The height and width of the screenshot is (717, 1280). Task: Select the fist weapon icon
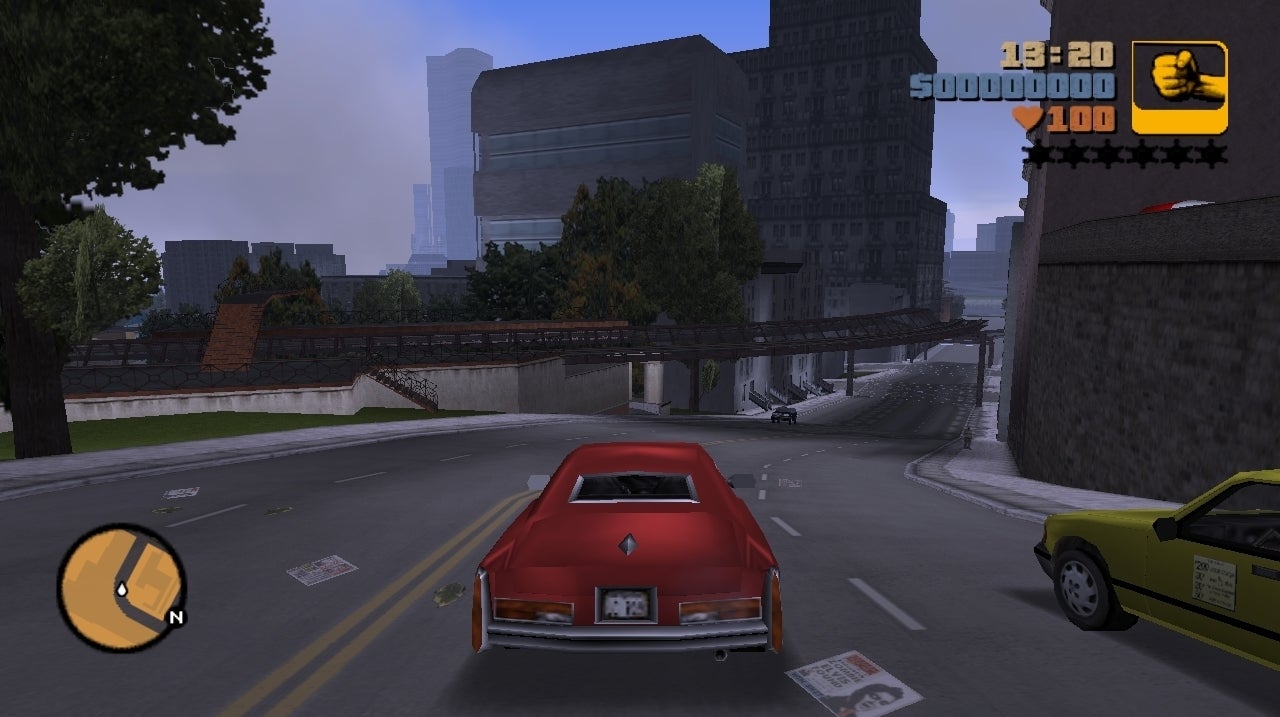[1179, 87]
